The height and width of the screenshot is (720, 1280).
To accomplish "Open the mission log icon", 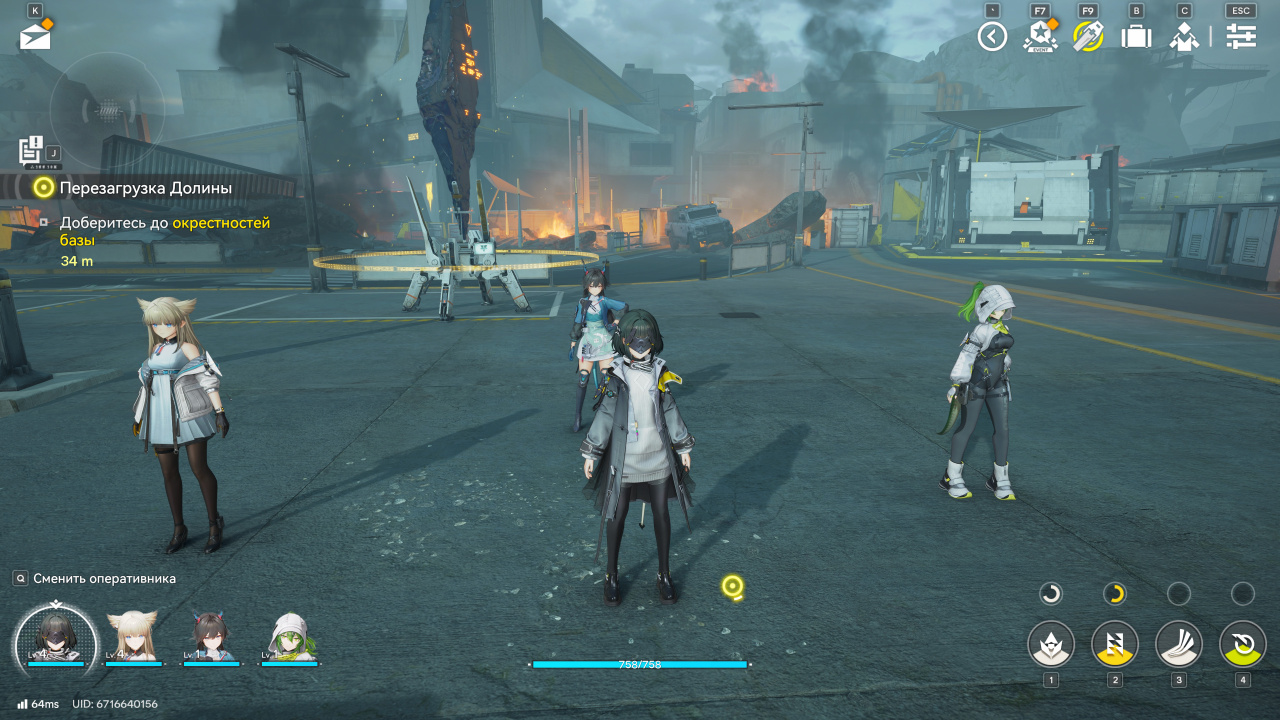I will pyautogui.click(x=32, y=151).
